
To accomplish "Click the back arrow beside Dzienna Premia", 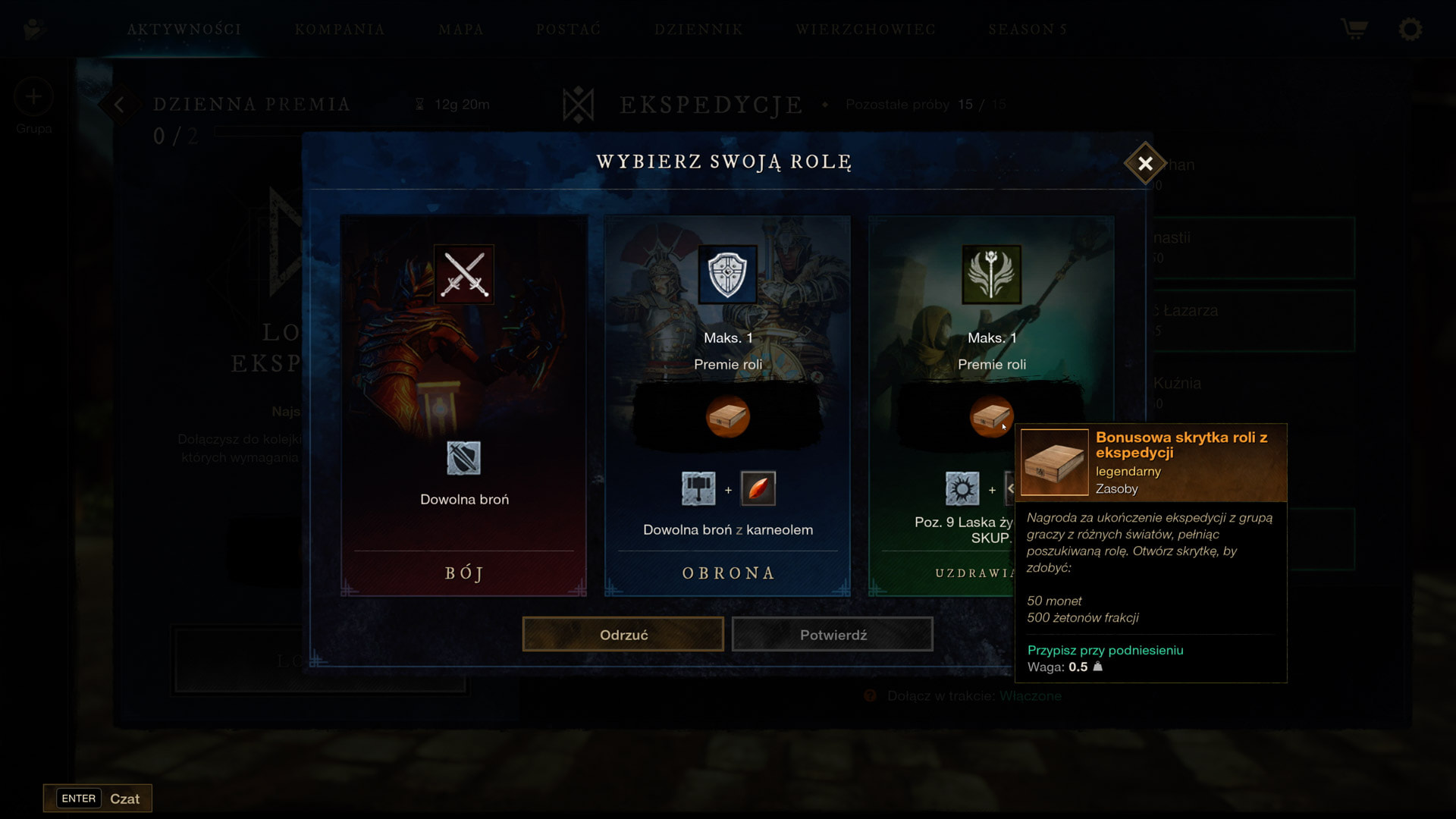I will 119,105.
